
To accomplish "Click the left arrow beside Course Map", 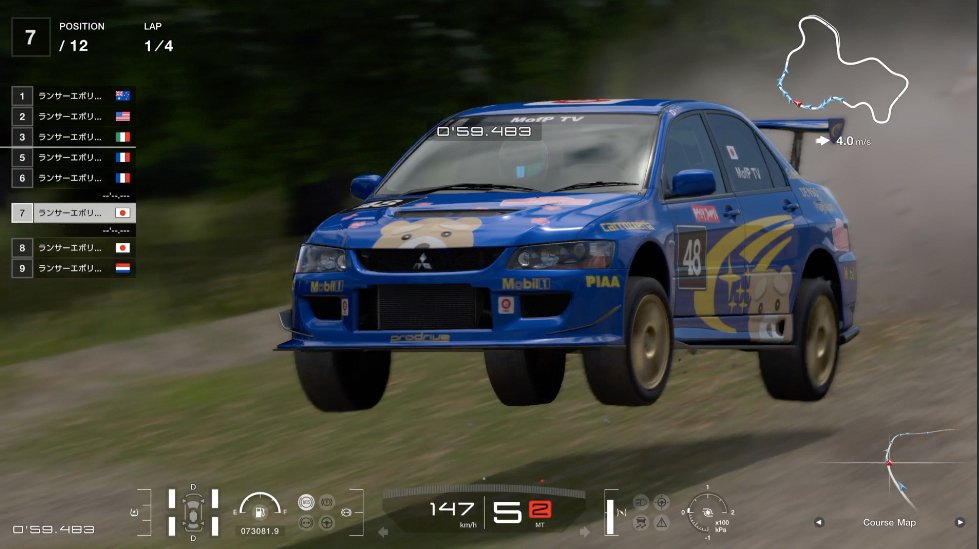I will pyautogui.click(x=818, y=522).
